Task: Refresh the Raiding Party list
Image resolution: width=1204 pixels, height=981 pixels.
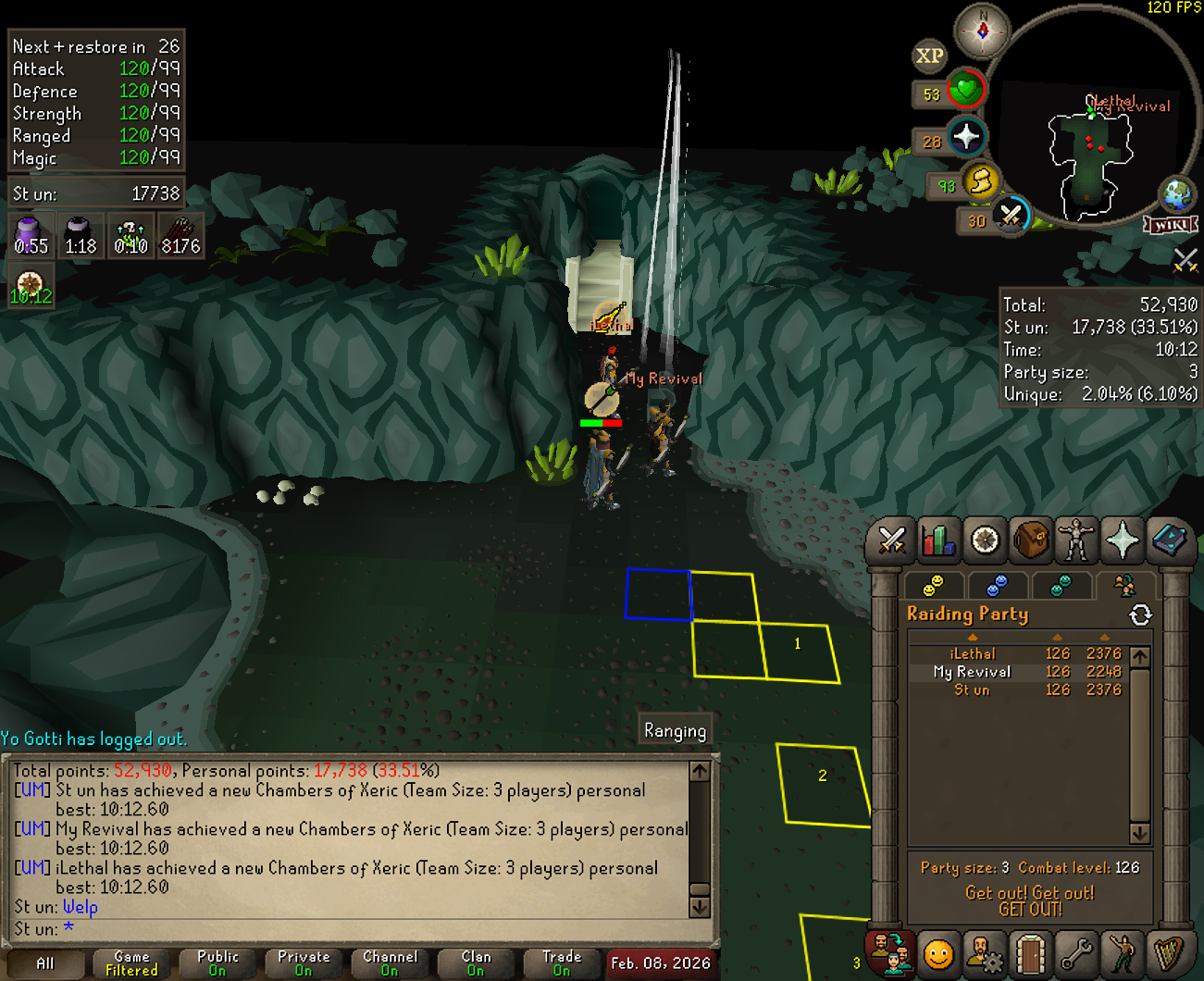Action: (1140, 615)
